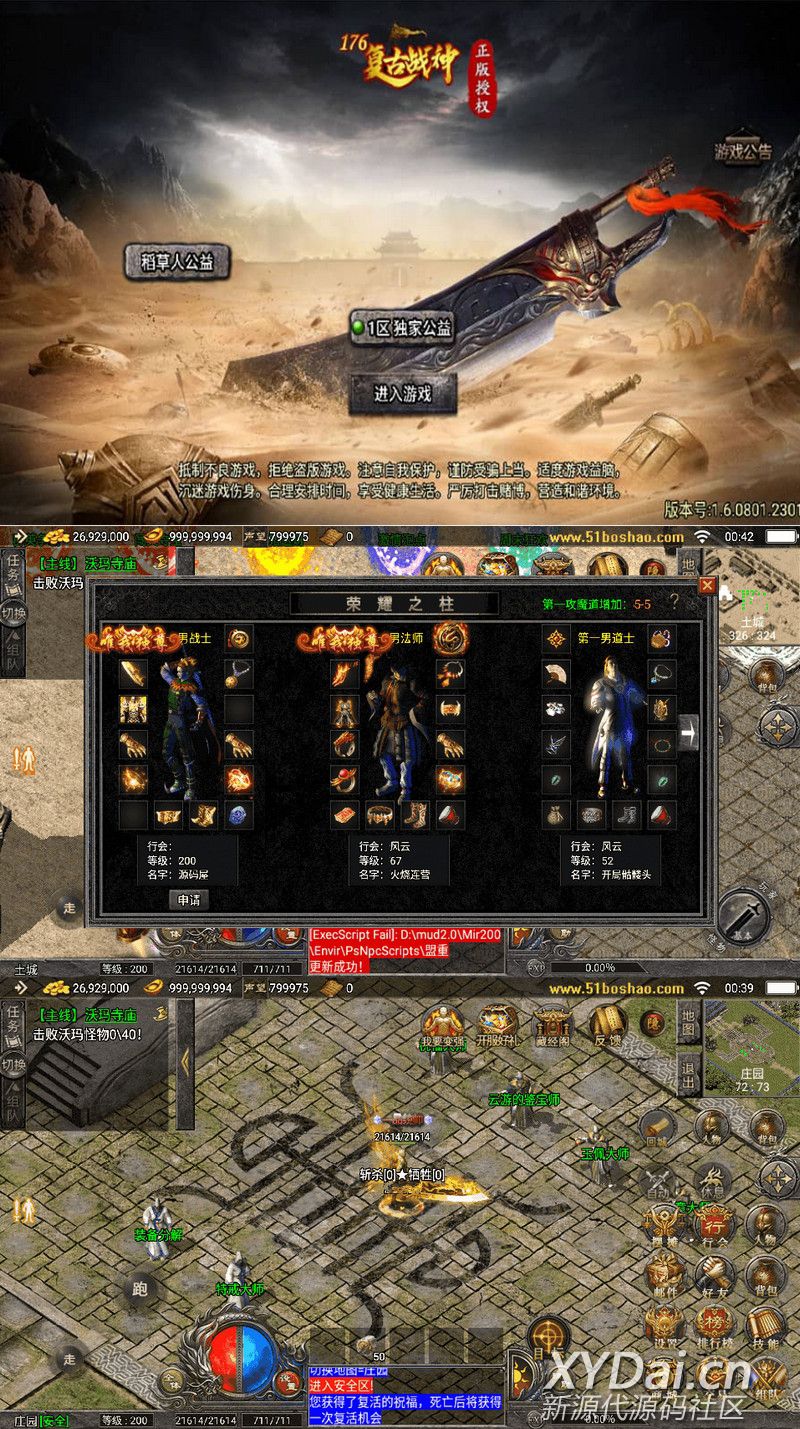800x1429 pixels.
Task: Click the 申请 apply button
Action: click(188, 899)
